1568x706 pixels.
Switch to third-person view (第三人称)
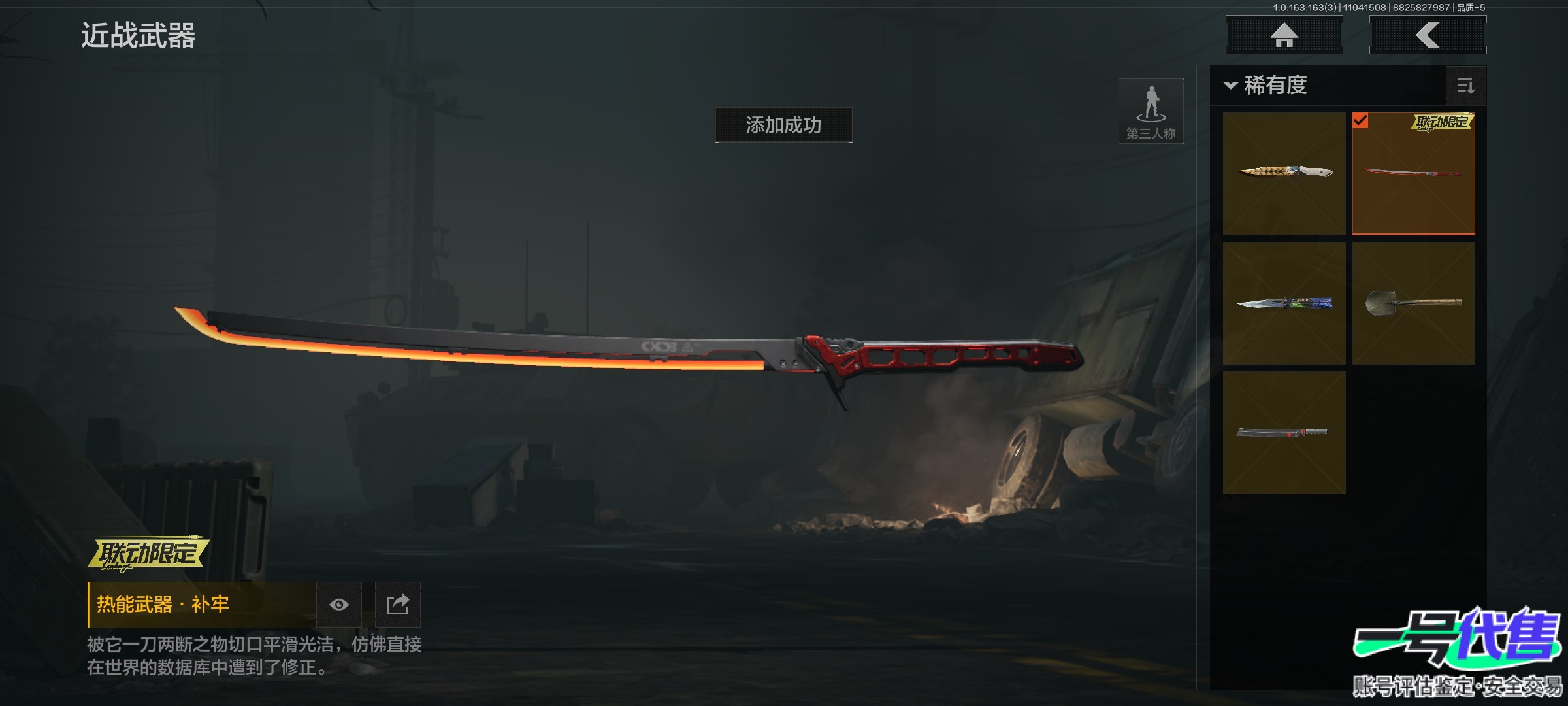[1151, 111]
